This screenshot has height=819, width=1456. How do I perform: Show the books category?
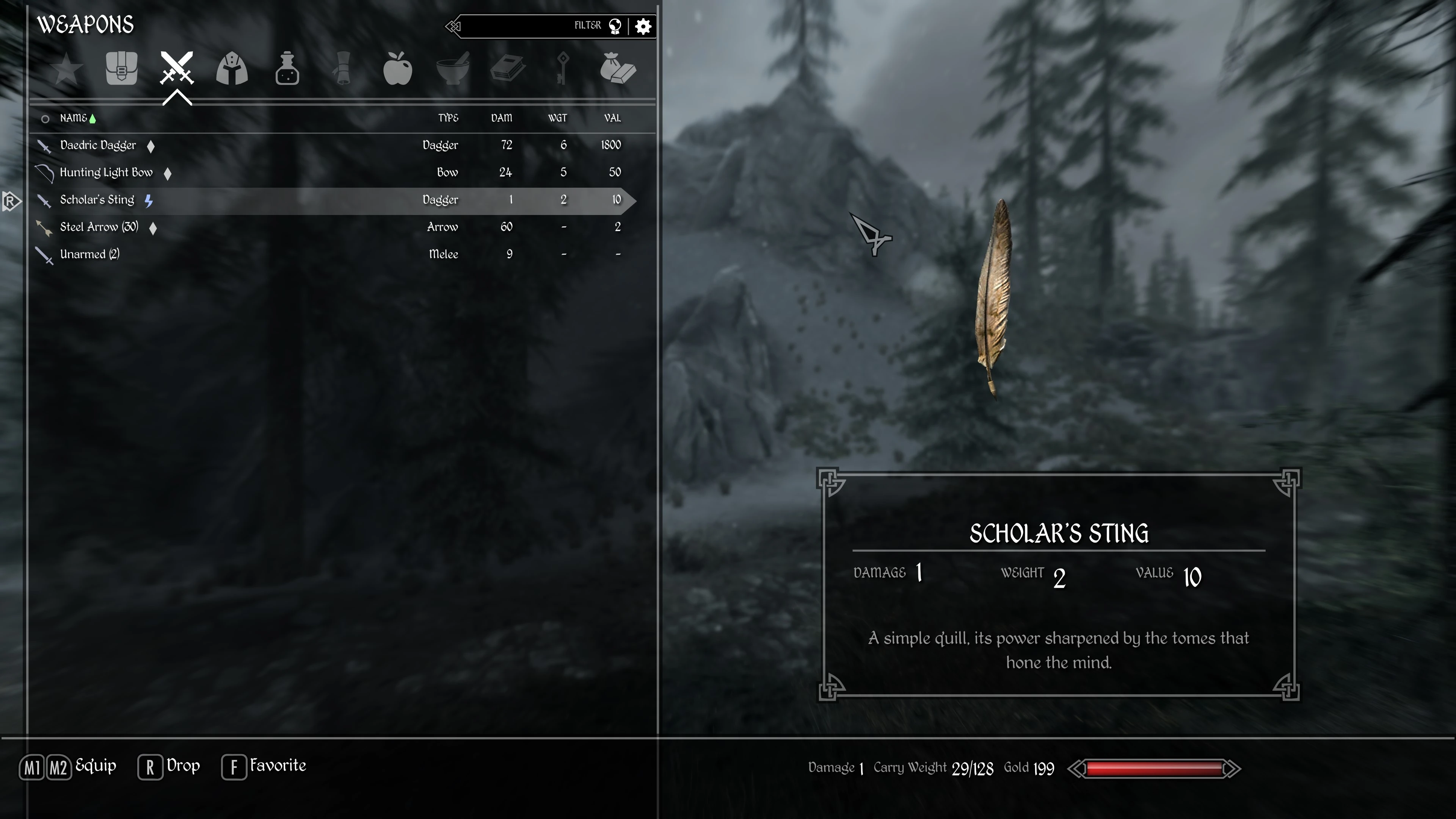click(x=508, y=69)
